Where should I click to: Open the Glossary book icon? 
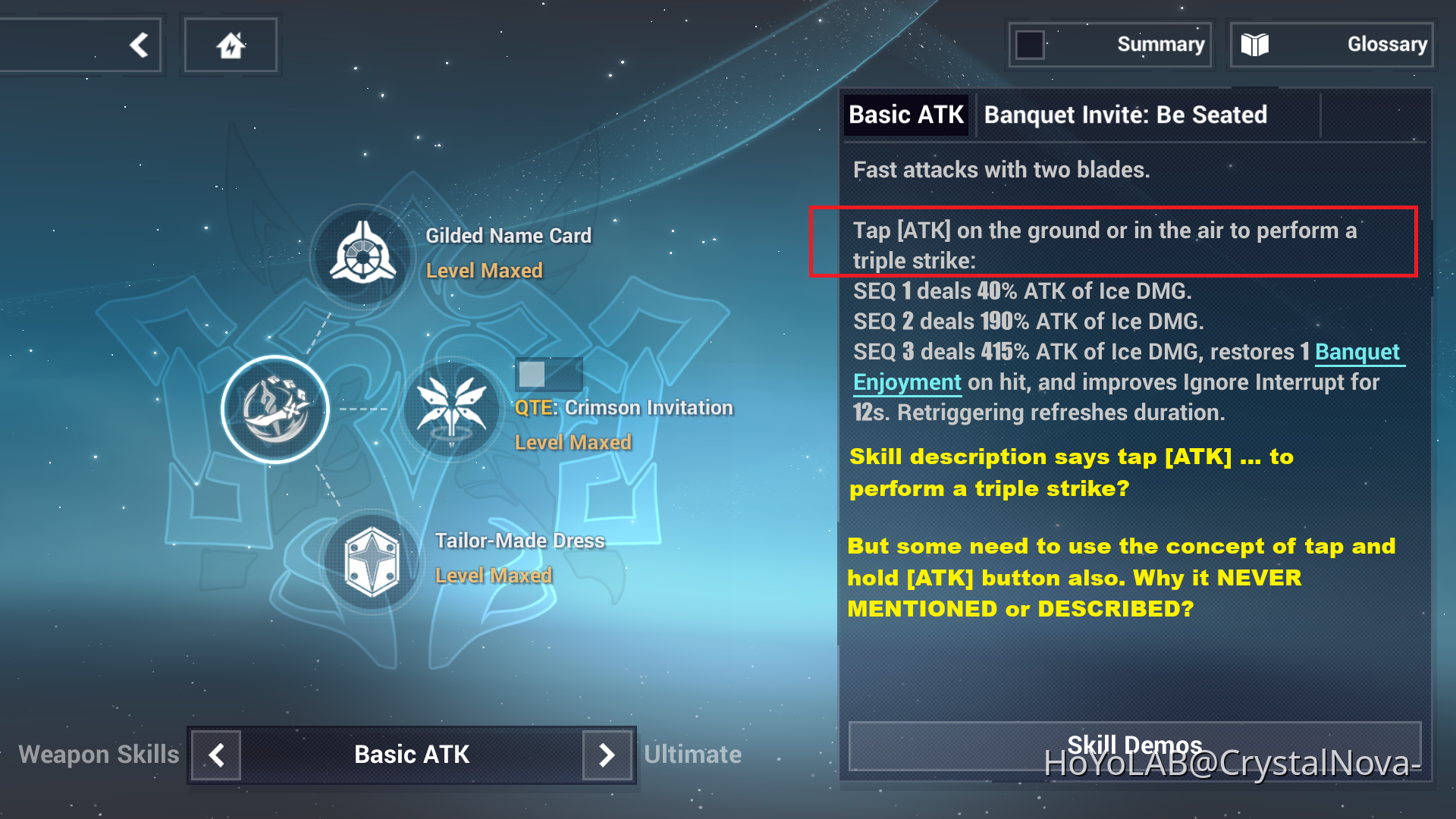tap(1257, 44)
